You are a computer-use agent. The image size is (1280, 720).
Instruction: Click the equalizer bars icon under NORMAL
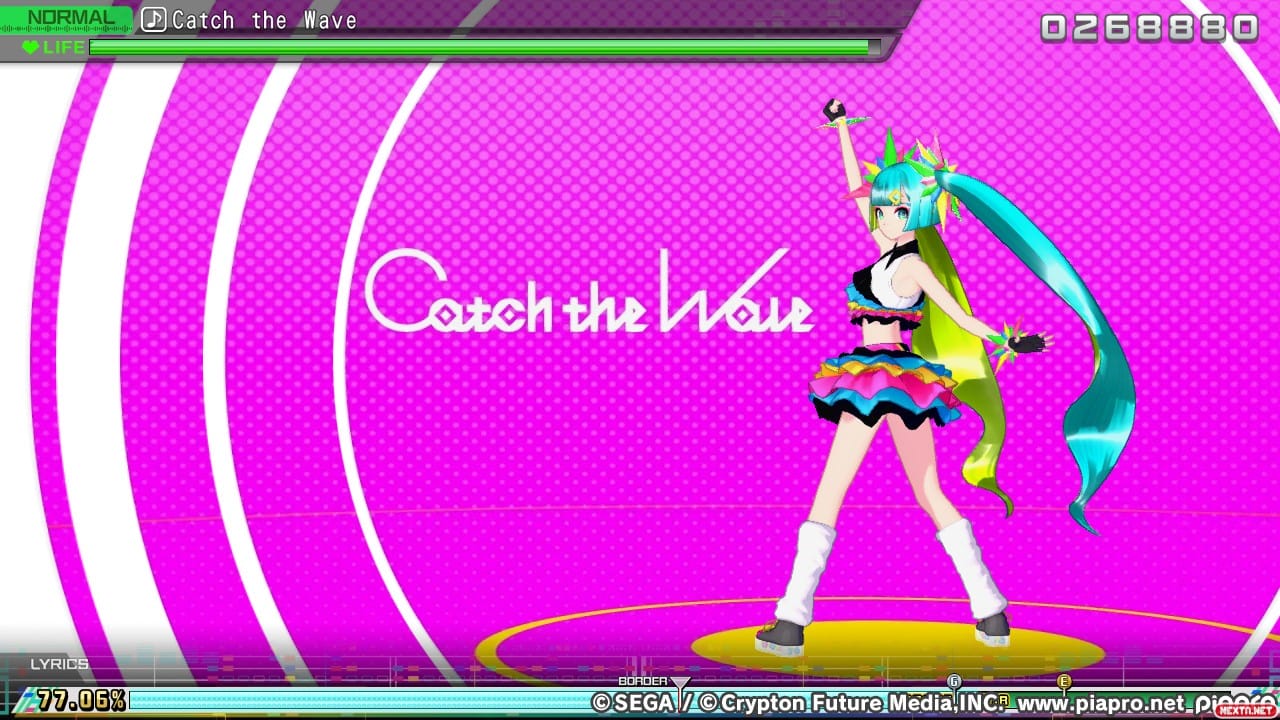point(65,29)
